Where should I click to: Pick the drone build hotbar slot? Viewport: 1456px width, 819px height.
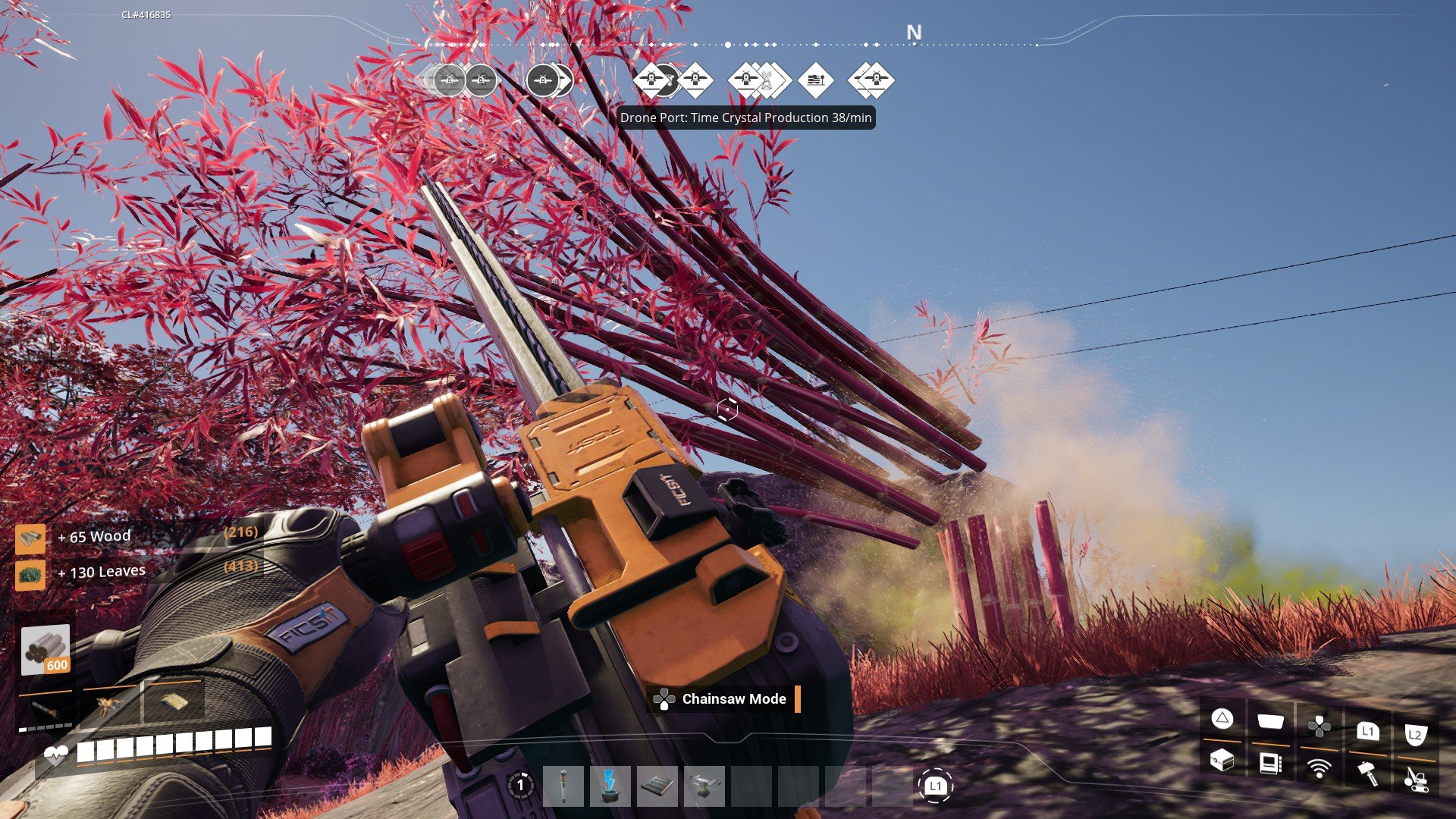704,786
